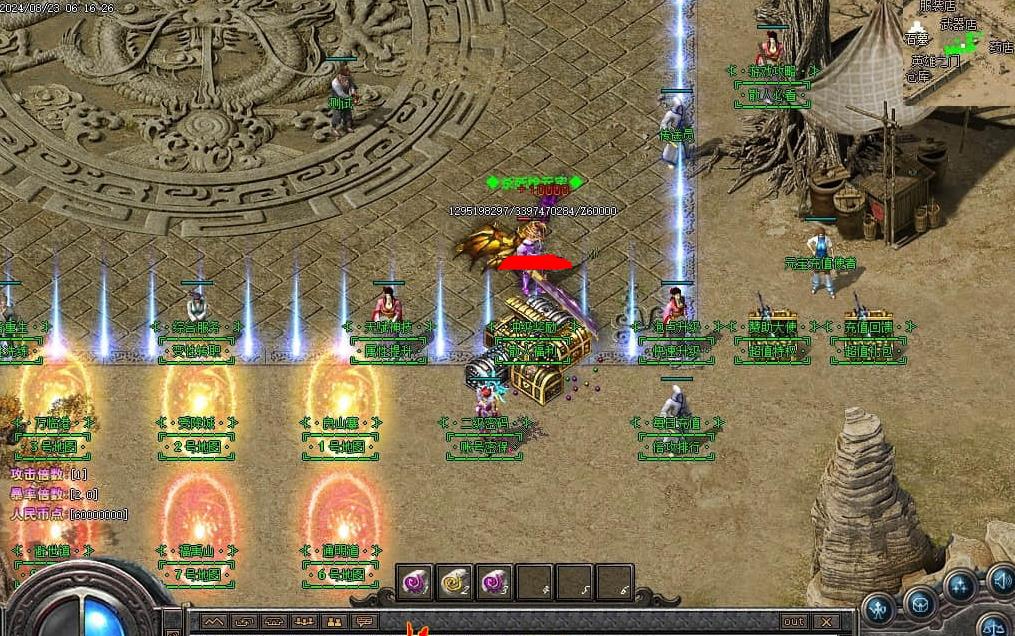Screen dimensions: 1015x636
Task: Click the balance scales round button
Action: tap(993, 626)
